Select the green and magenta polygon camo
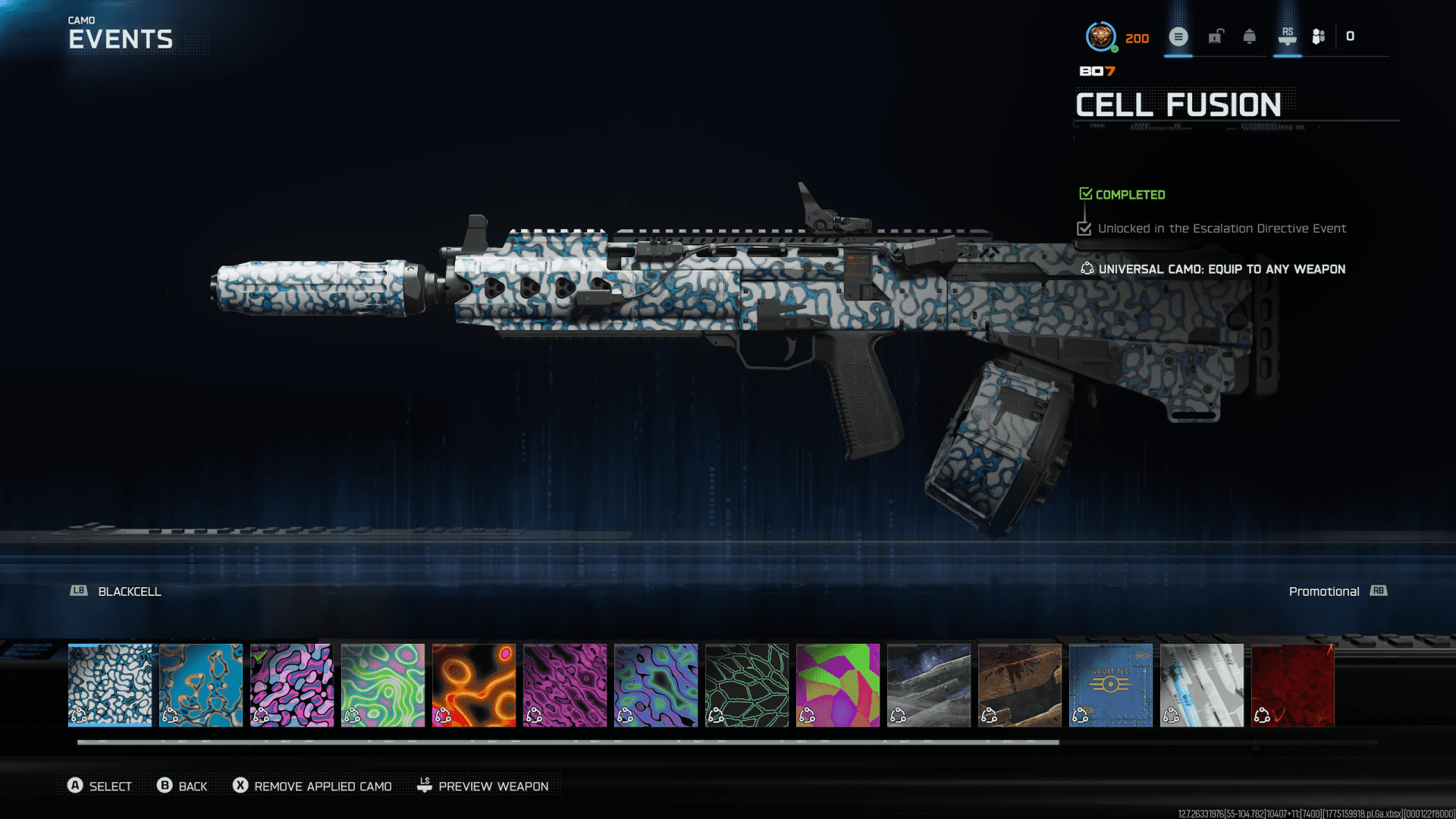This screenshot has height=819, width=1456. coord(838,685)
